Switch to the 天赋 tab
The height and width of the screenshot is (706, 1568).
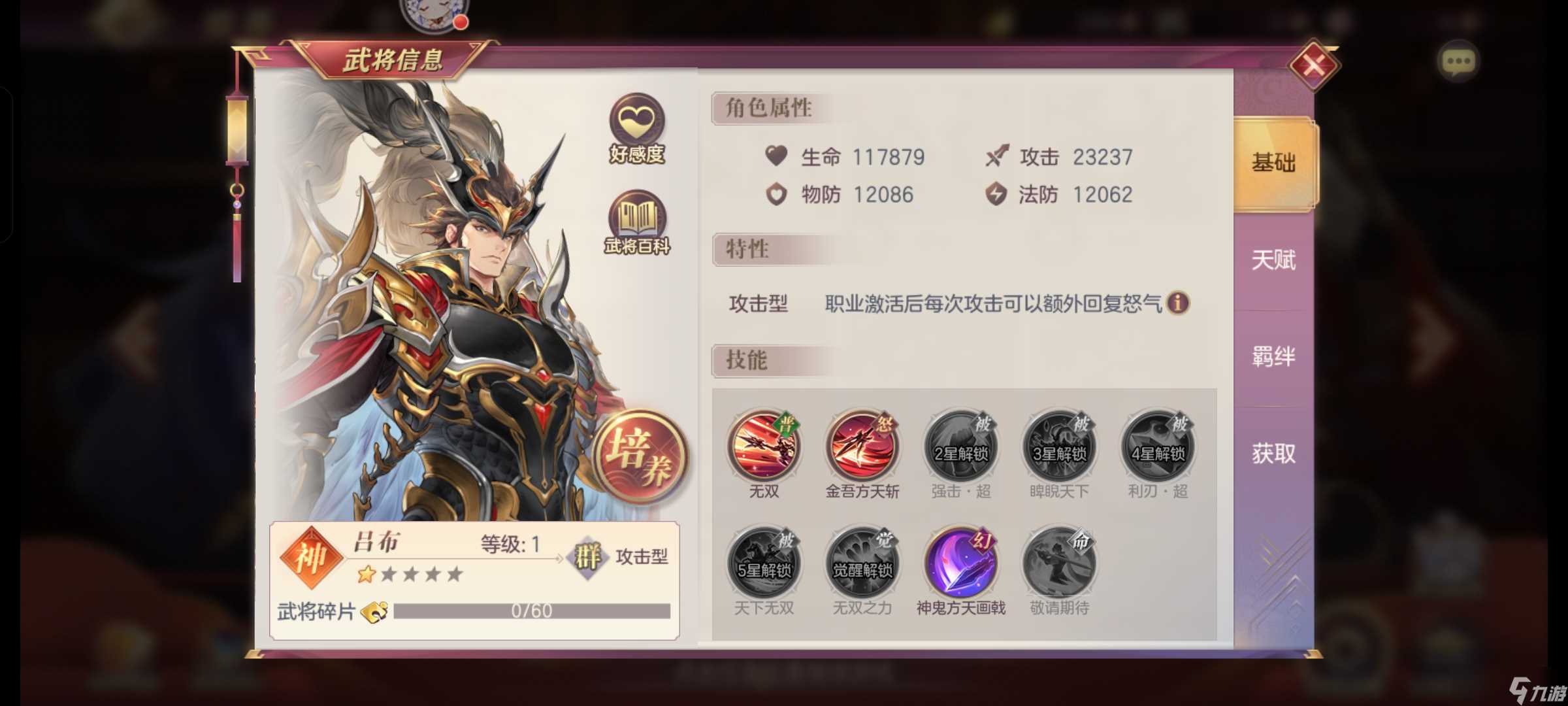(x=1273, y=261)
